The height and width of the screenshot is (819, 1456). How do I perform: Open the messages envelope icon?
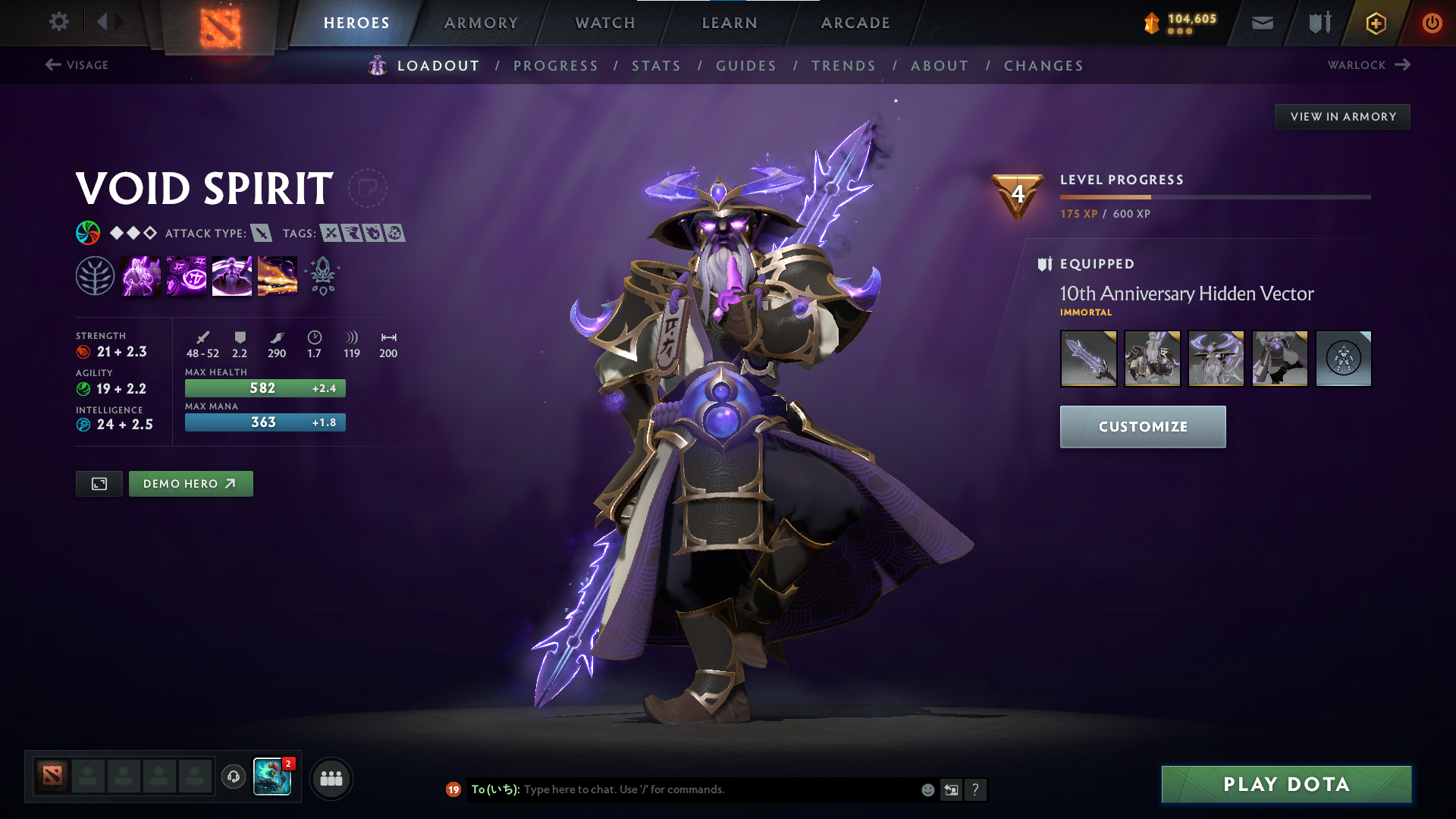tap(1261, 23)
